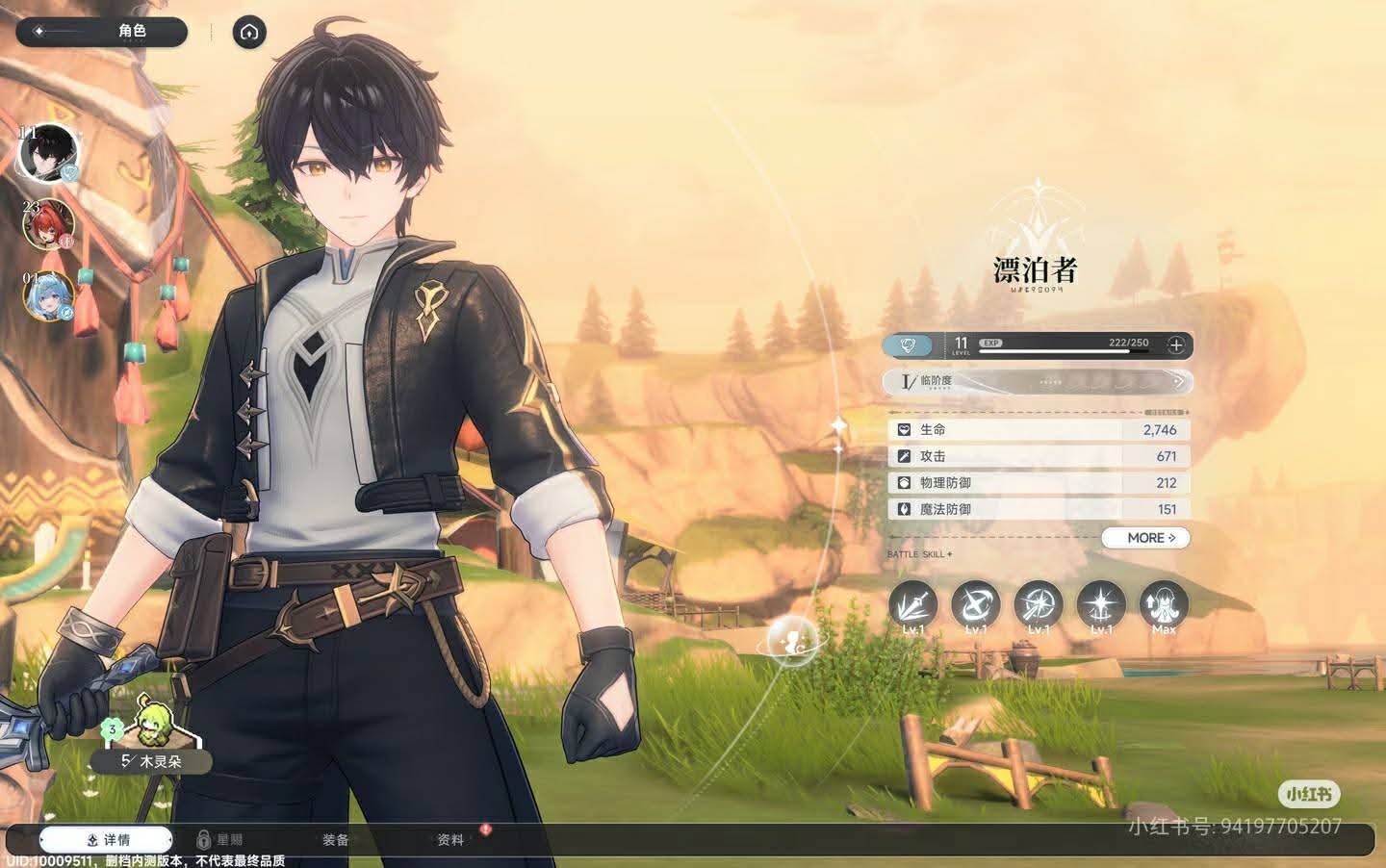Switch to the 详情 tab
Image resolution: width=1386 pixels, height=868 pixels.
107,840
